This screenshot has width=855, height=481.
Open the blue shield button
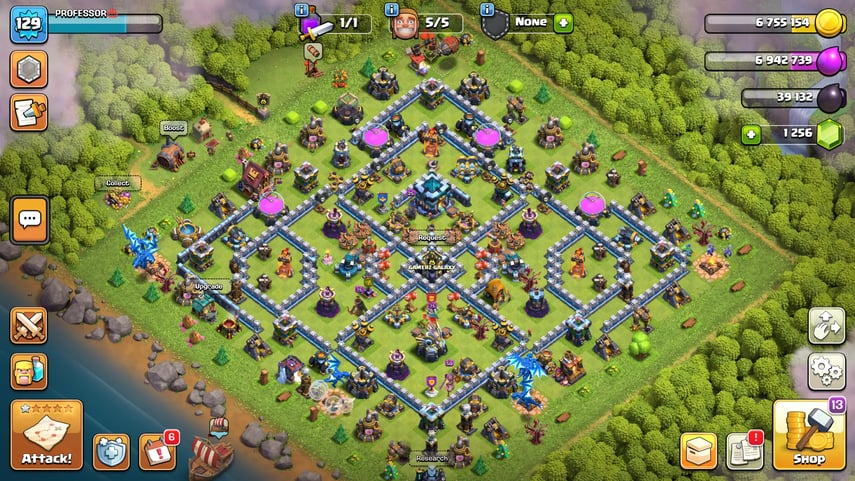click(111, 452)
